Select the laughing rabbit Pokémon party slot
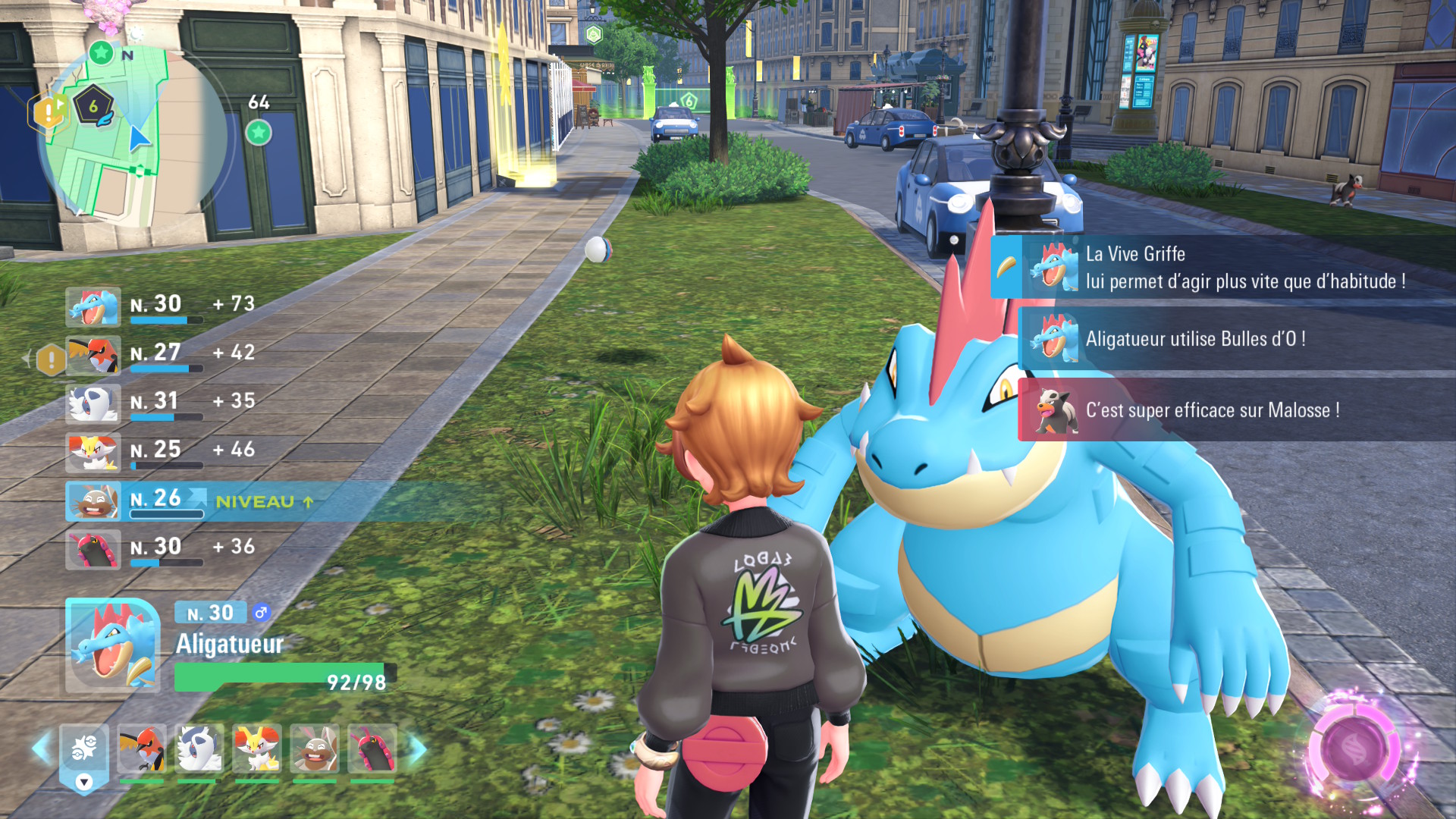 315,748
